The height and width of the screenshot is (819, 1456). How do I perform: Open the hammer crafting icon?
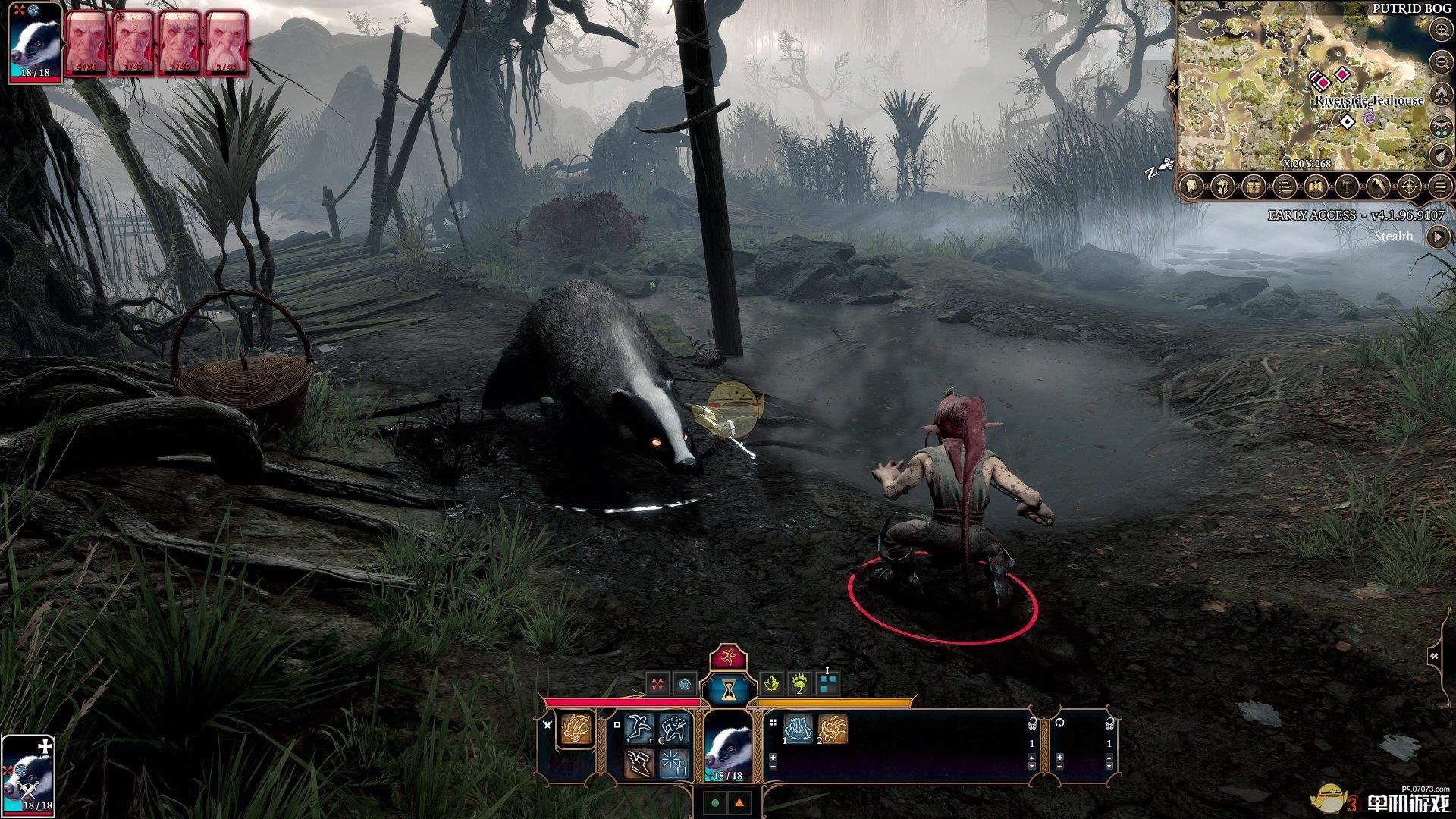1346,186
